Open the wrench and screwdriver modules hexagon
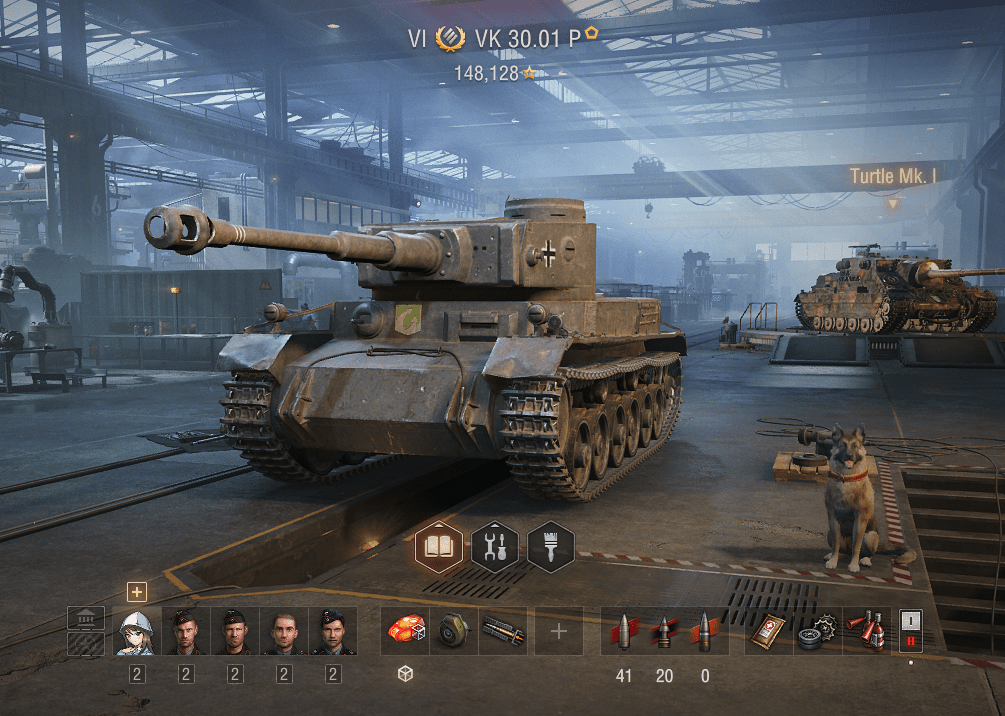1005x716 pixels. click(495, 546)
